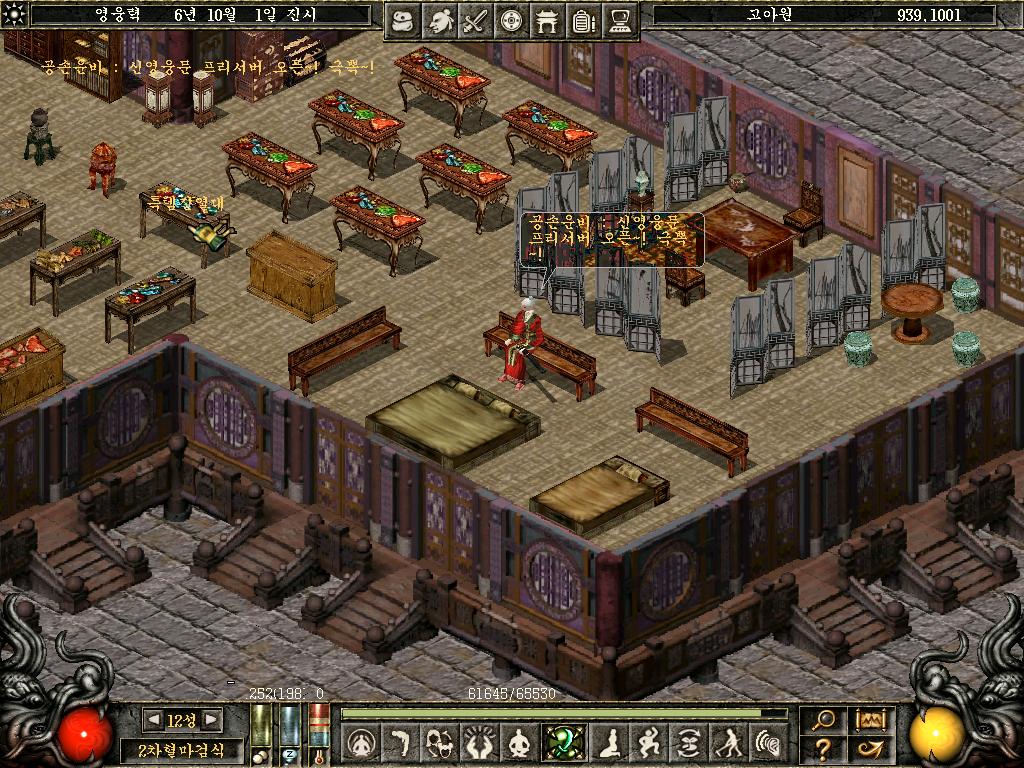This screenshot has width=1024, height=768.
Task: Toggle the listening ear icon
Action: pos(767,743)
